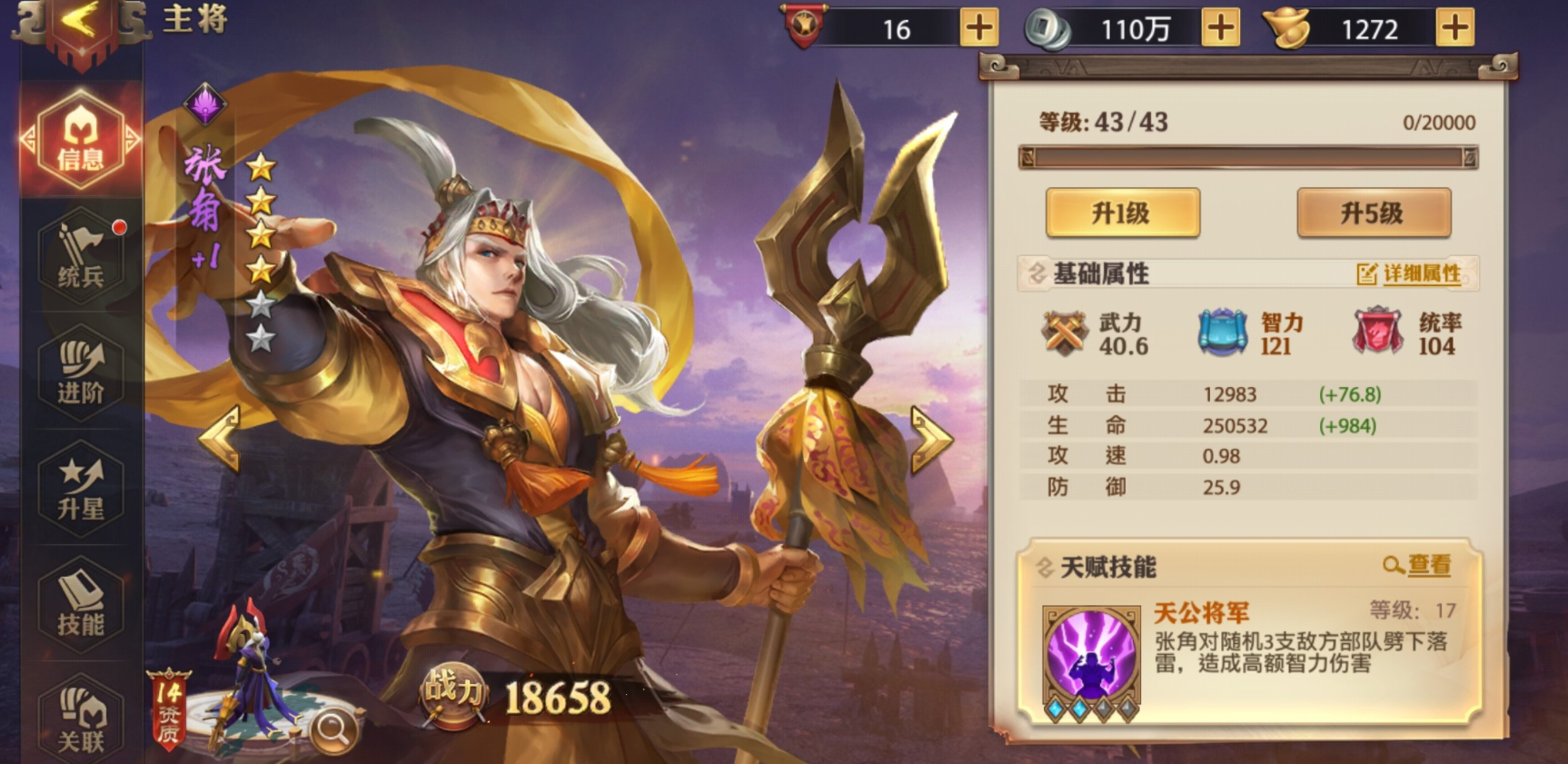Go back using the yellow arrow button
The image size is (1568, 764).
click(x=80, y=23)
